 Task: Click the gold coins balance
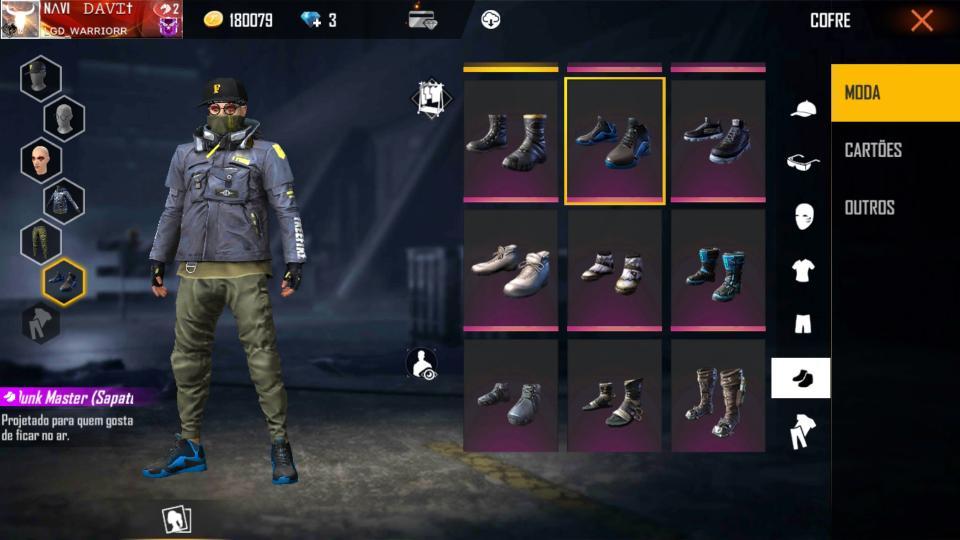238,20
